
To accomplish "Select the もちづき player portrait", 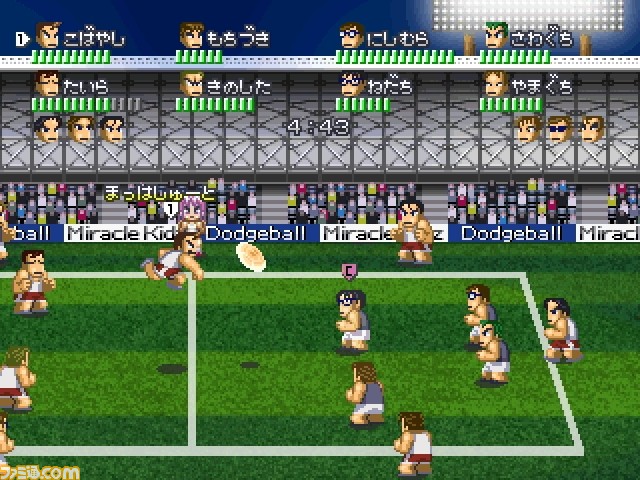I will 192,36.
